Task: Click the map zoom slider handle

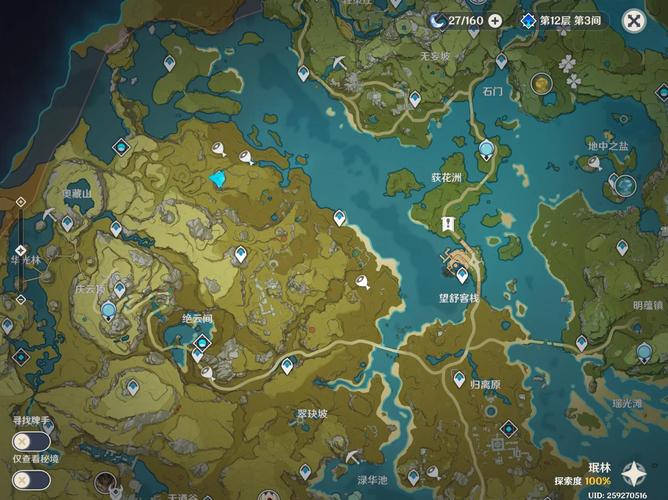Action: (20, 249)
